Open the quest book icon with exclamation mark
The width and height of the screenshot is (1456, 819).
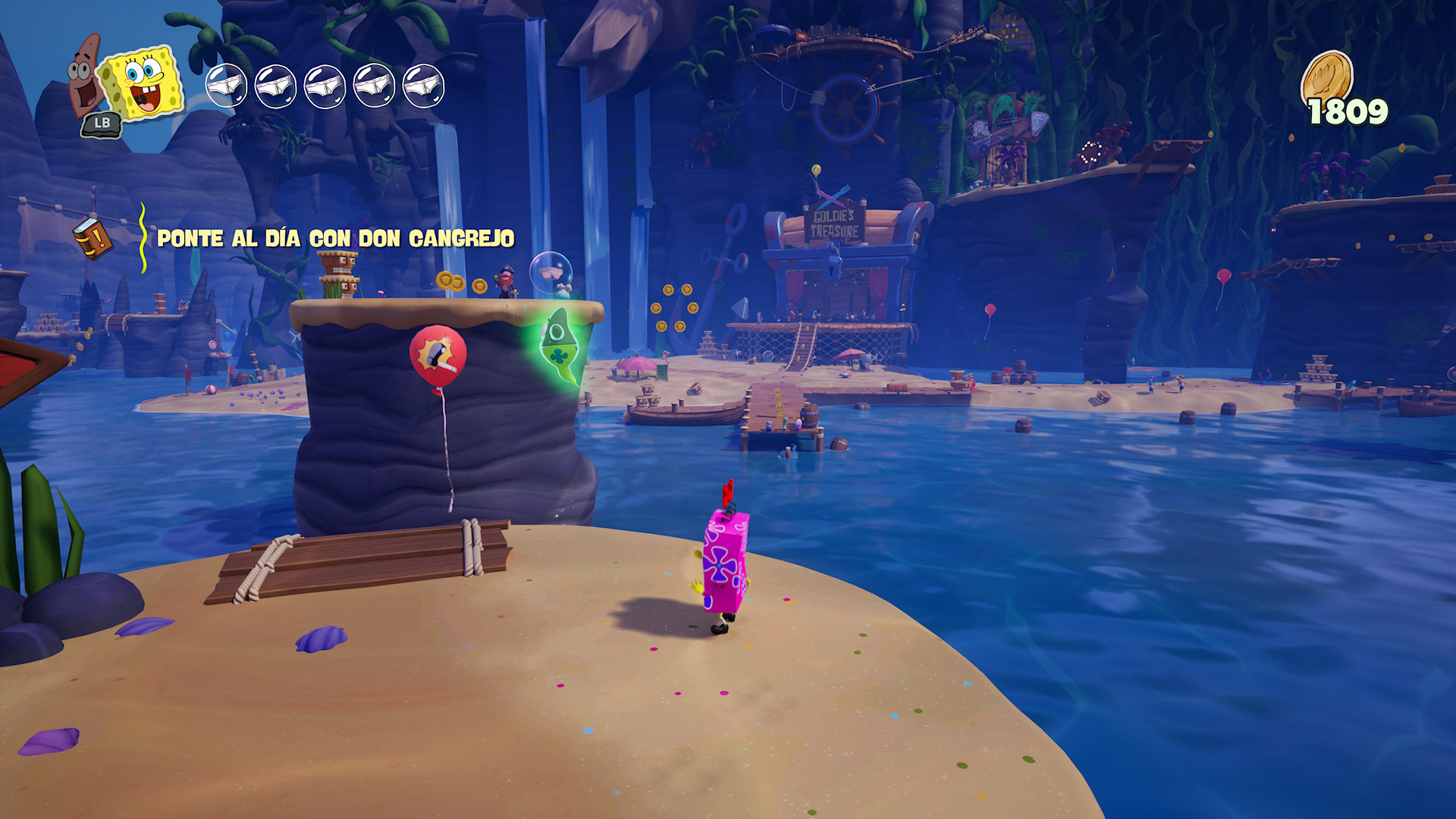93,238
